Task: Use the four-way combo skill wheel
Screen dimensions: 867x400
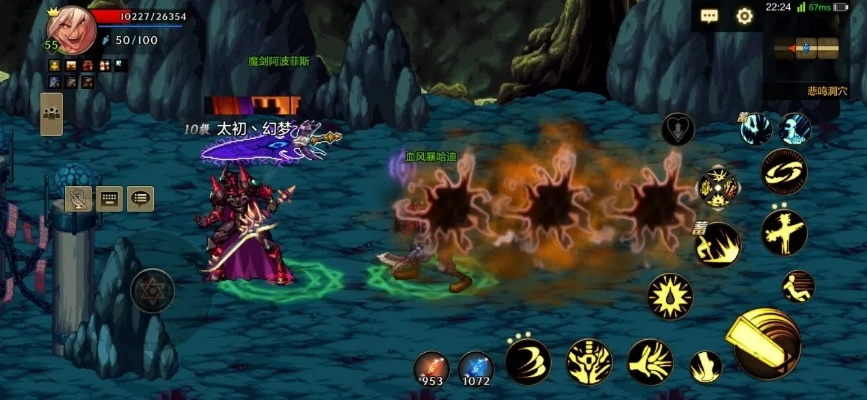Action: 718,186
